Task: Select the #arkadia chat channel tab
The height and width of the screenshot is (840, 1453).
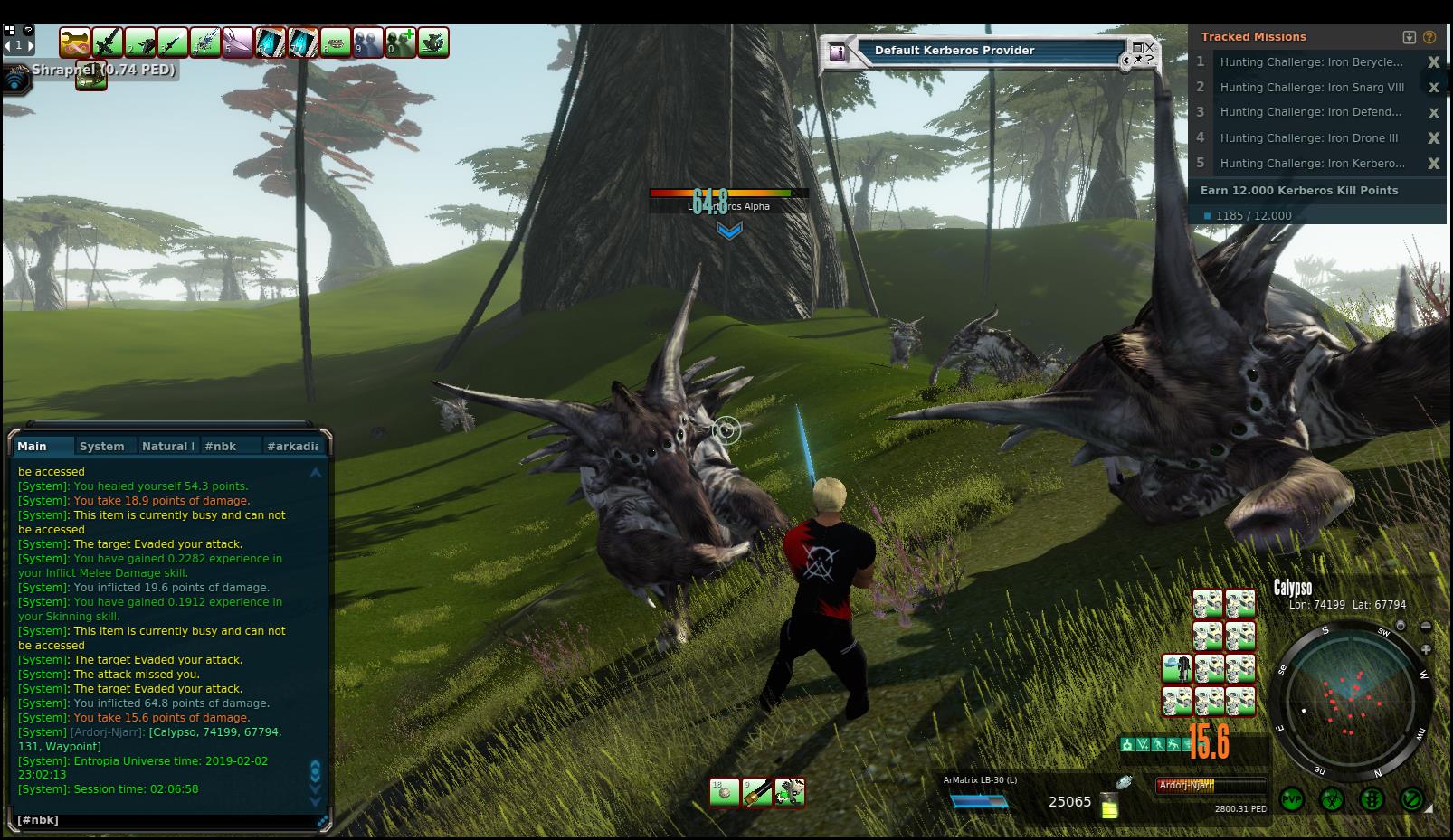Action: coord(292,446)
